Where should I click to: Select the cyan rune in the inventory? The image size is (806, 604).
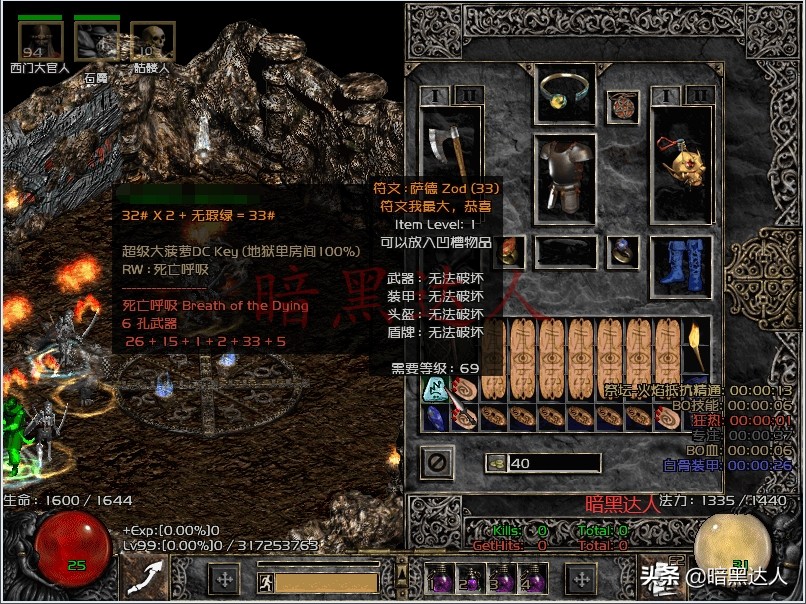pos(436,388)
